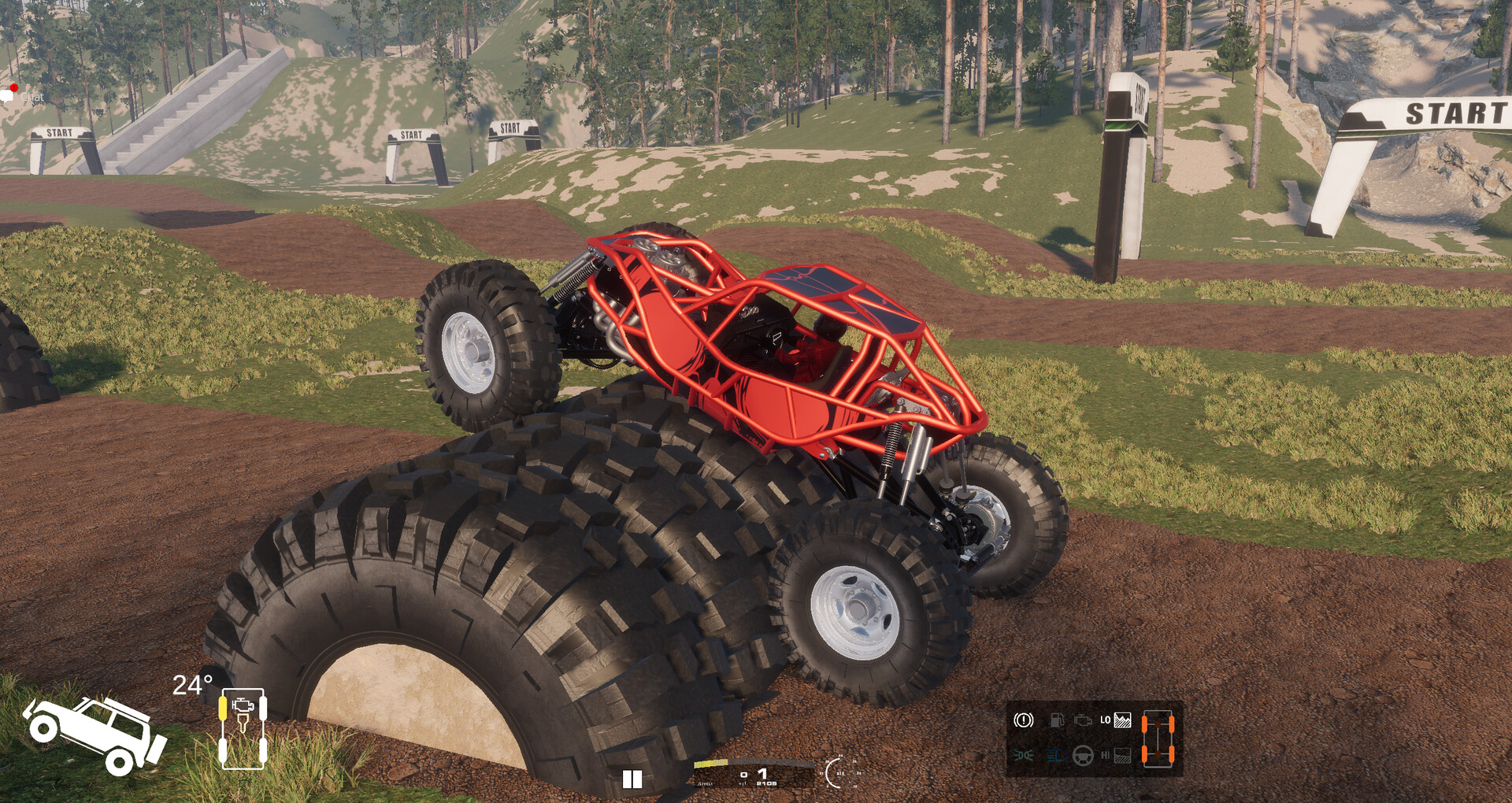Click the white vehicle tilt silhouette
1512x803 pixels.
[94, 734]
